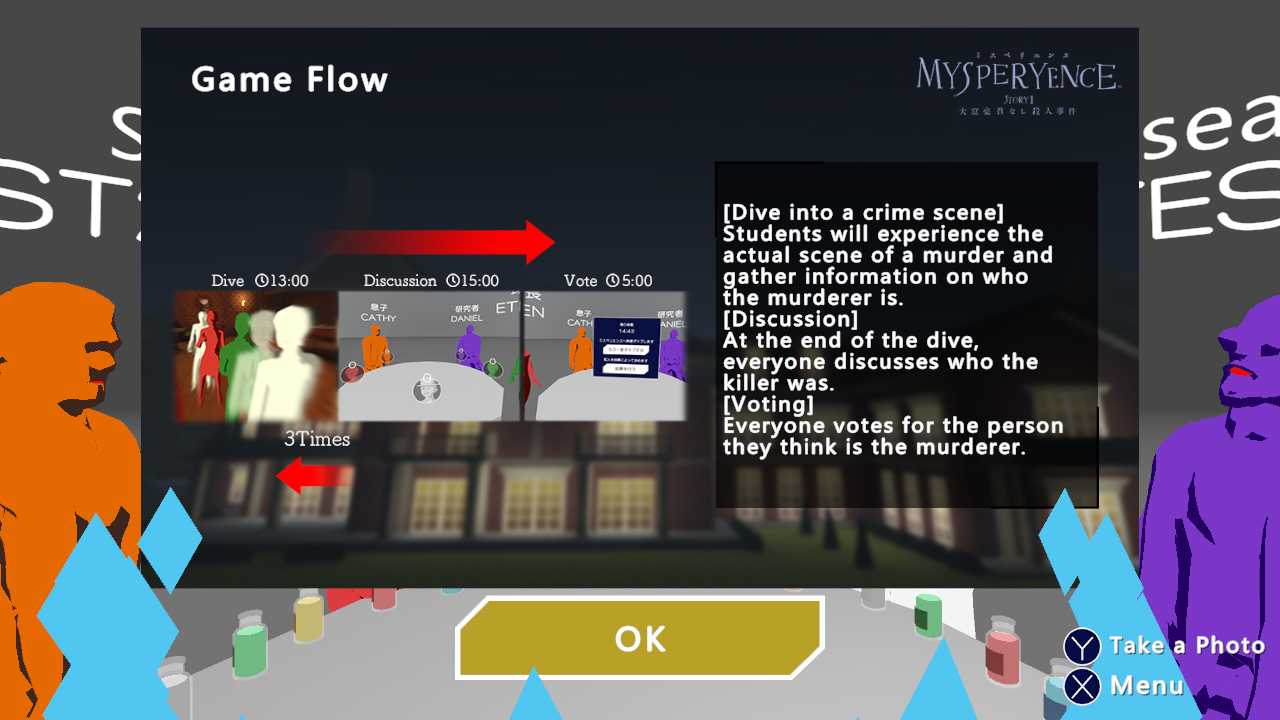Open the Menu via its label
The image size is (1280, 720).
click(x=1146, y=686)
